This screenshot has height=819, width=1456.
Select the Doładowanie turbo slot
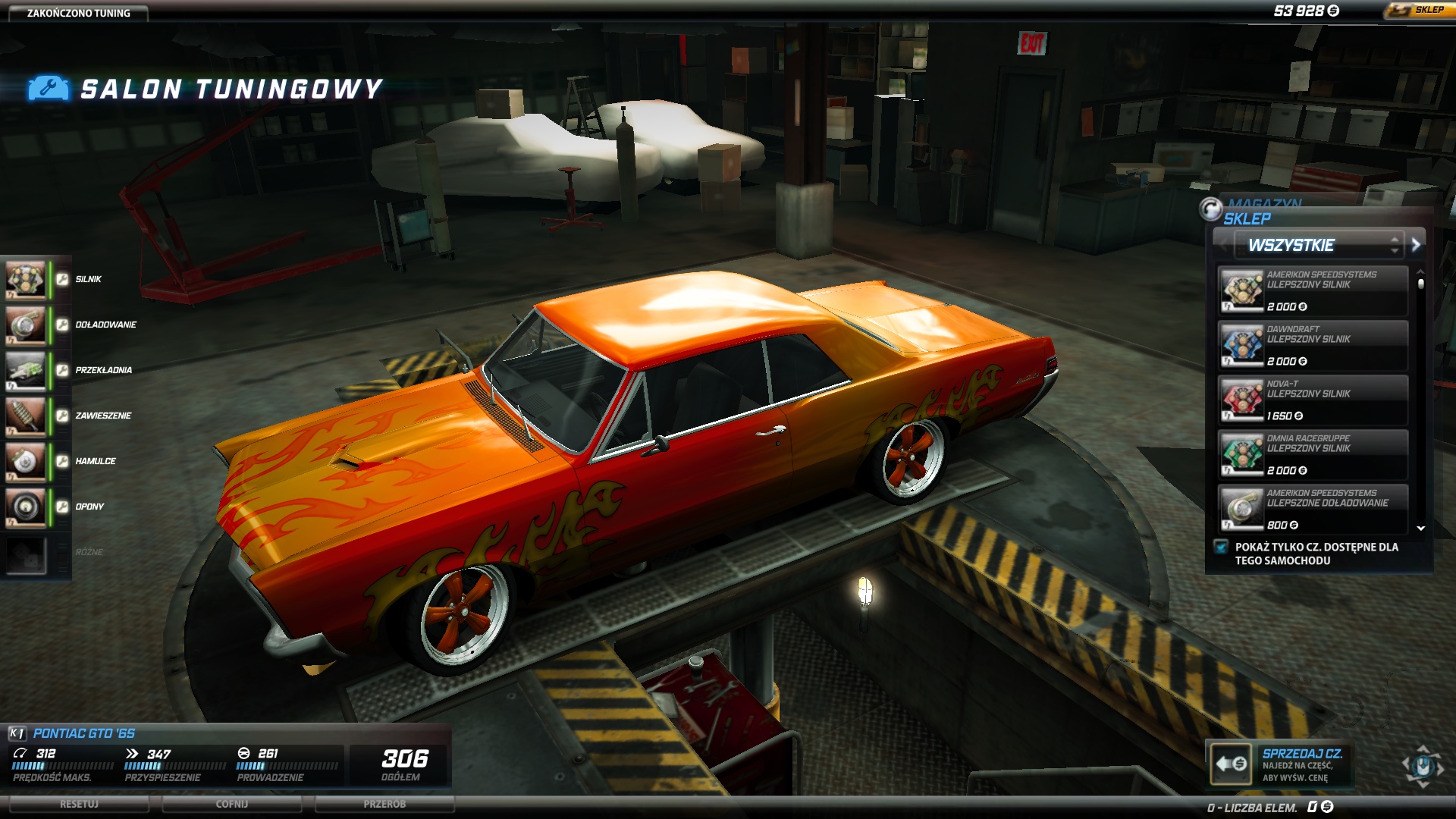[x=27, y=325]
